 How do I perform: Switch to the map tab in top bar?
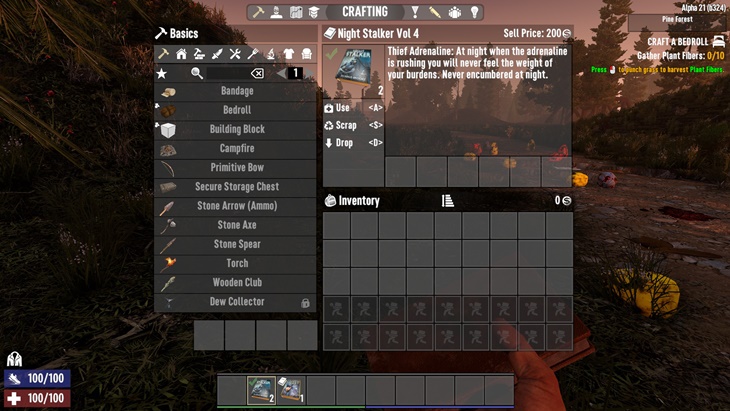[x=296, y=12]
